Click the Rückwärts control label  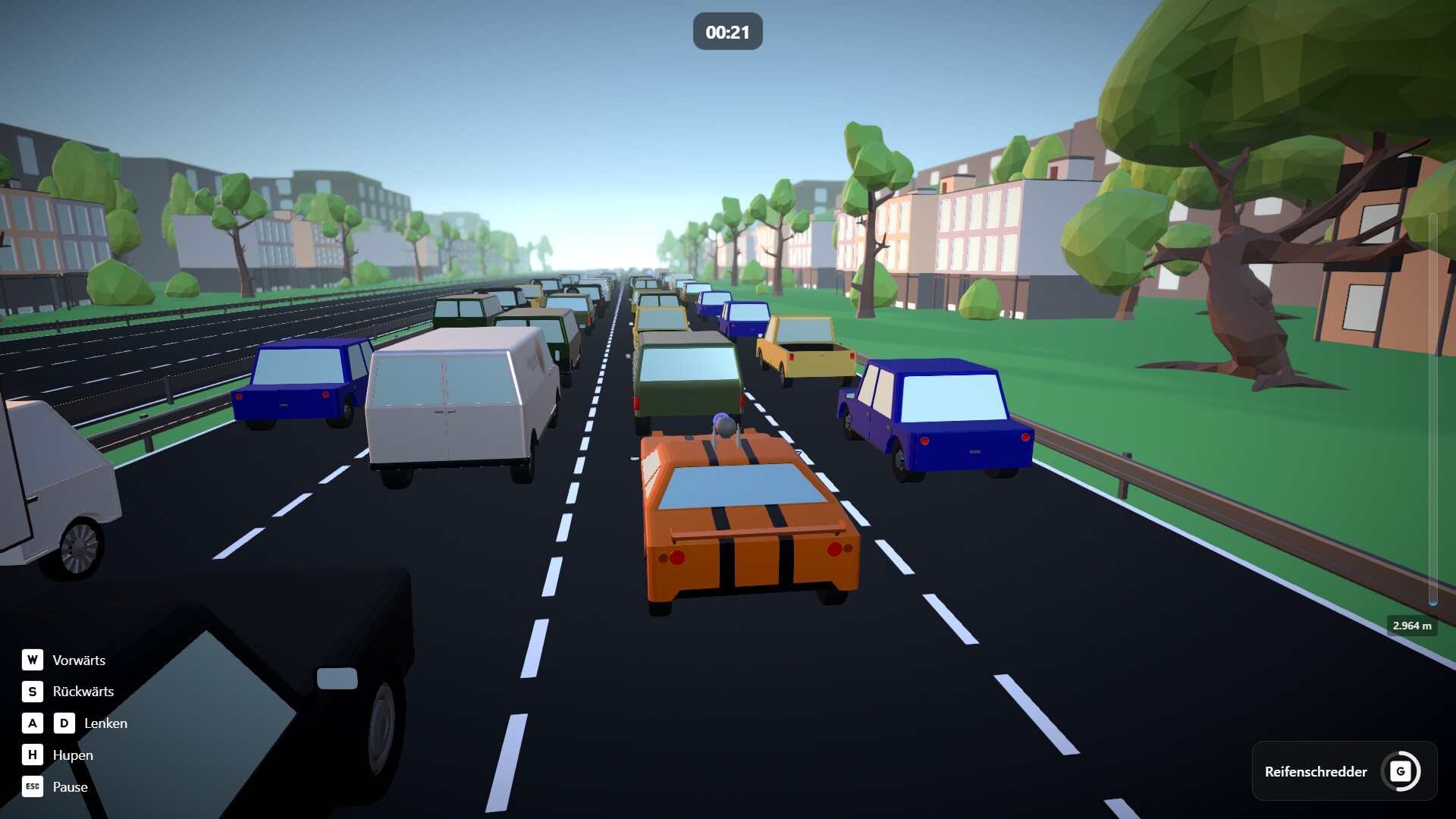(x=83, y=692)
